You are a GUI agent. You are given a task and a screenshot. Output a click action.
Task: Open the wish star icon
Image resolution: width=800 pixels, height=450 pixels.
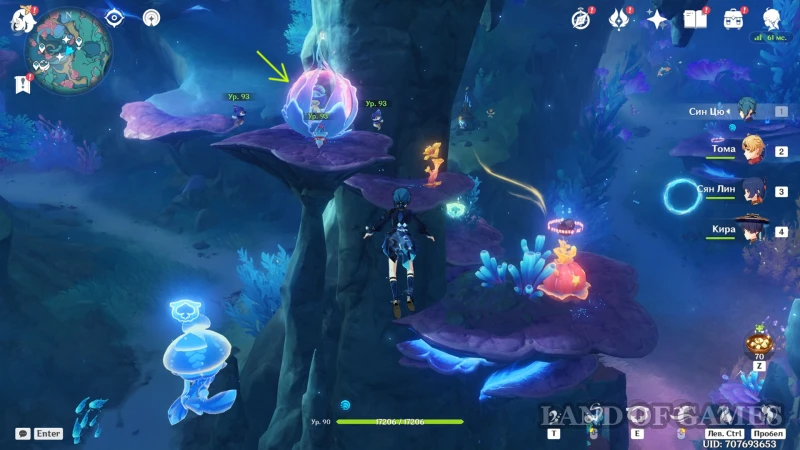pyautogui.click(x=657, y=18)
